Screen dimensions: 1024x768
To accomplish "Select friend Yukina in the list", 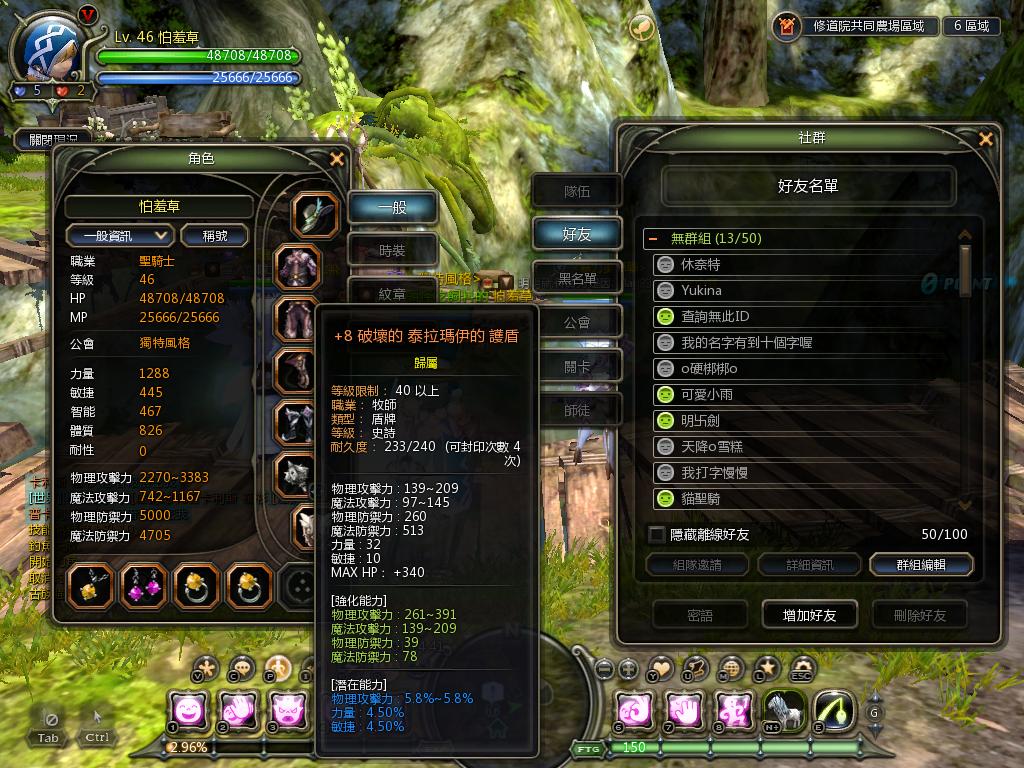I will pyautogui.click(x=701, y=290).
